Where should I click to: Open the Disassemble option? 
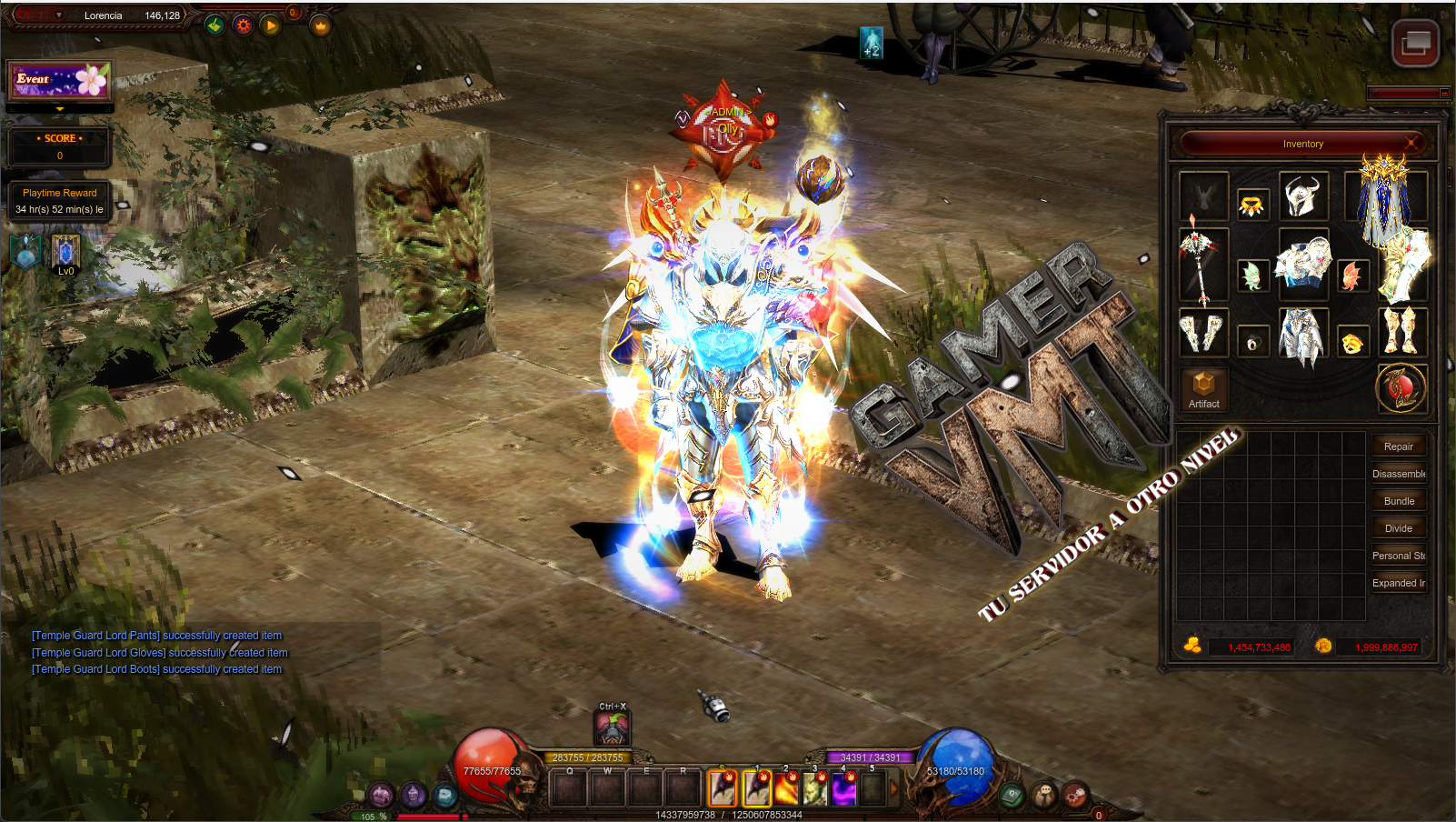pyautogui.click(x=1398, y=474)
